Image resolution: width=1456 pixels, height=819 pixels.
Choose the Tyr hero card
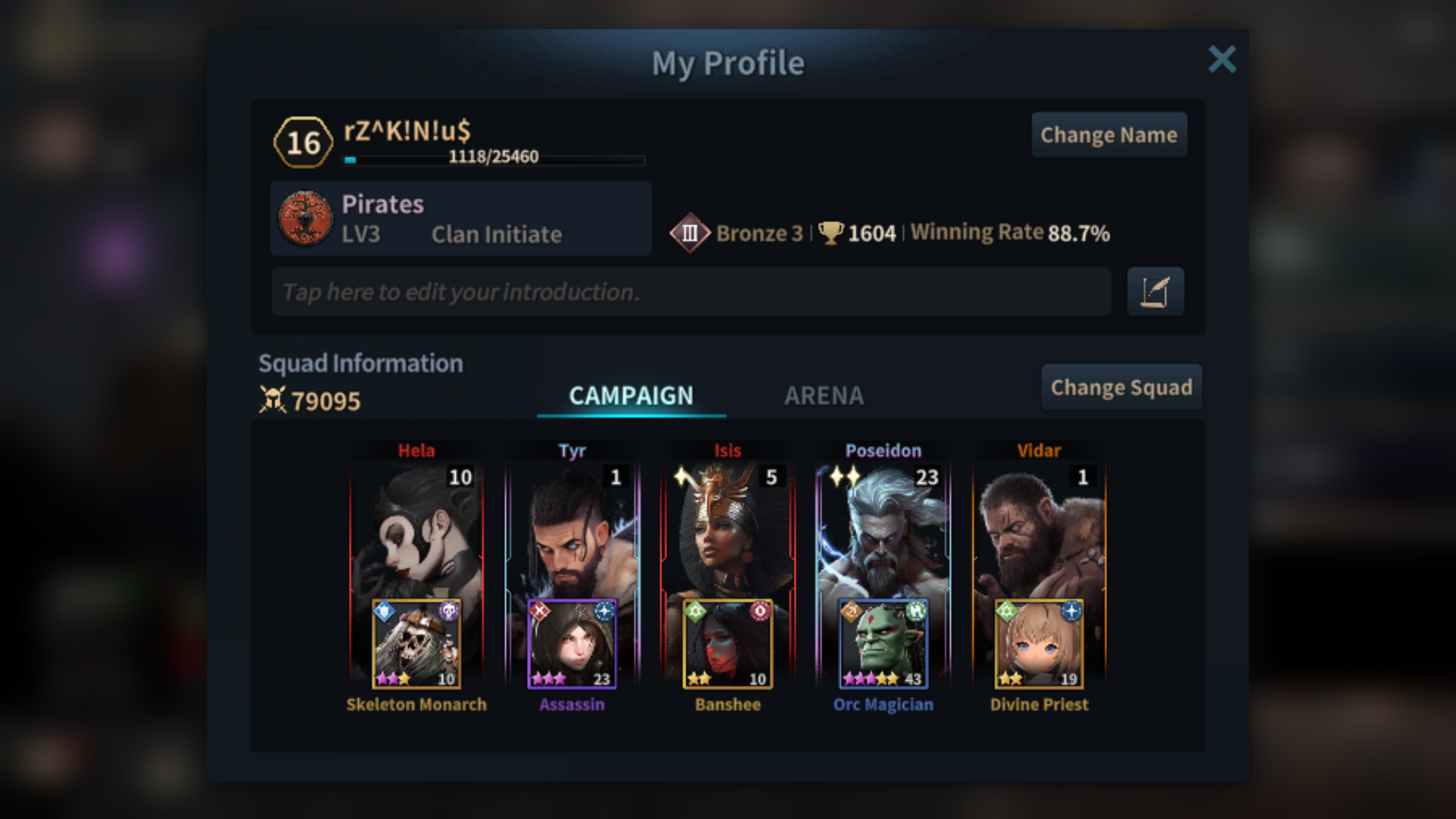(x=572, y=531)
